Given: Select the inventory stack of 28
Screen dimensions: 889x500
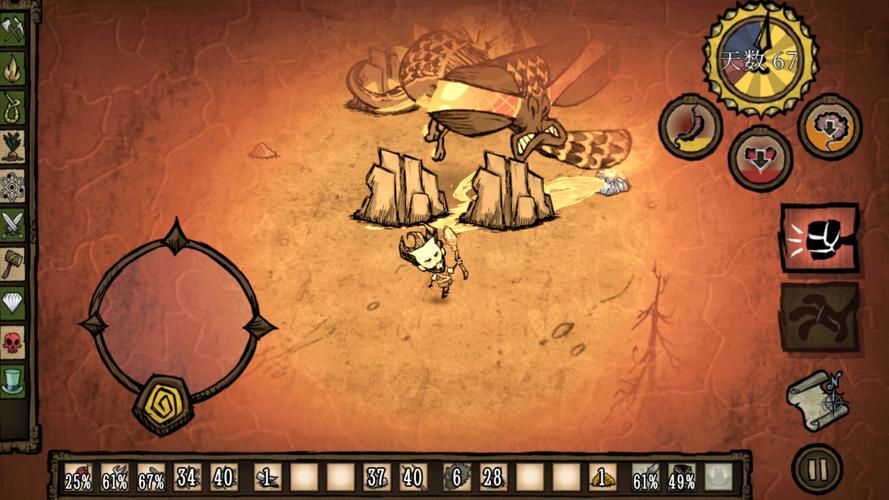Looking at the screenshot, I should click(492, 477).
